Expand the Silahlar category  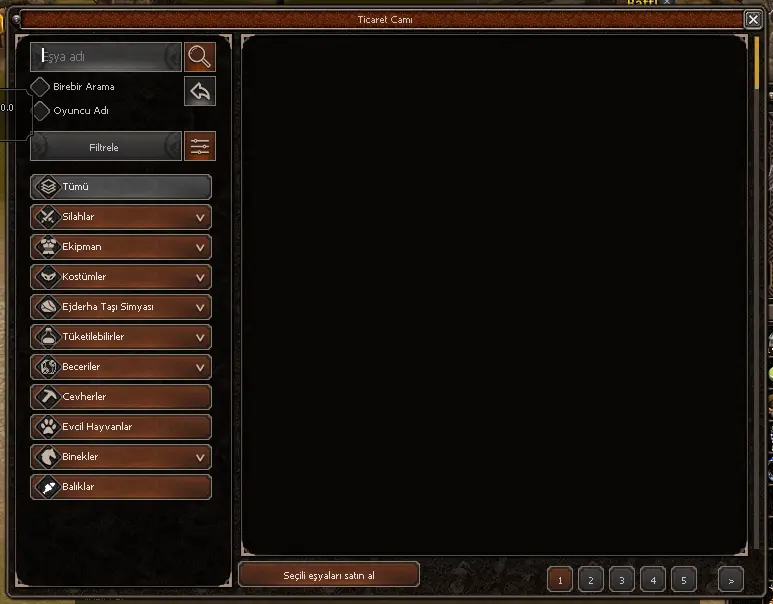(121, 217)
